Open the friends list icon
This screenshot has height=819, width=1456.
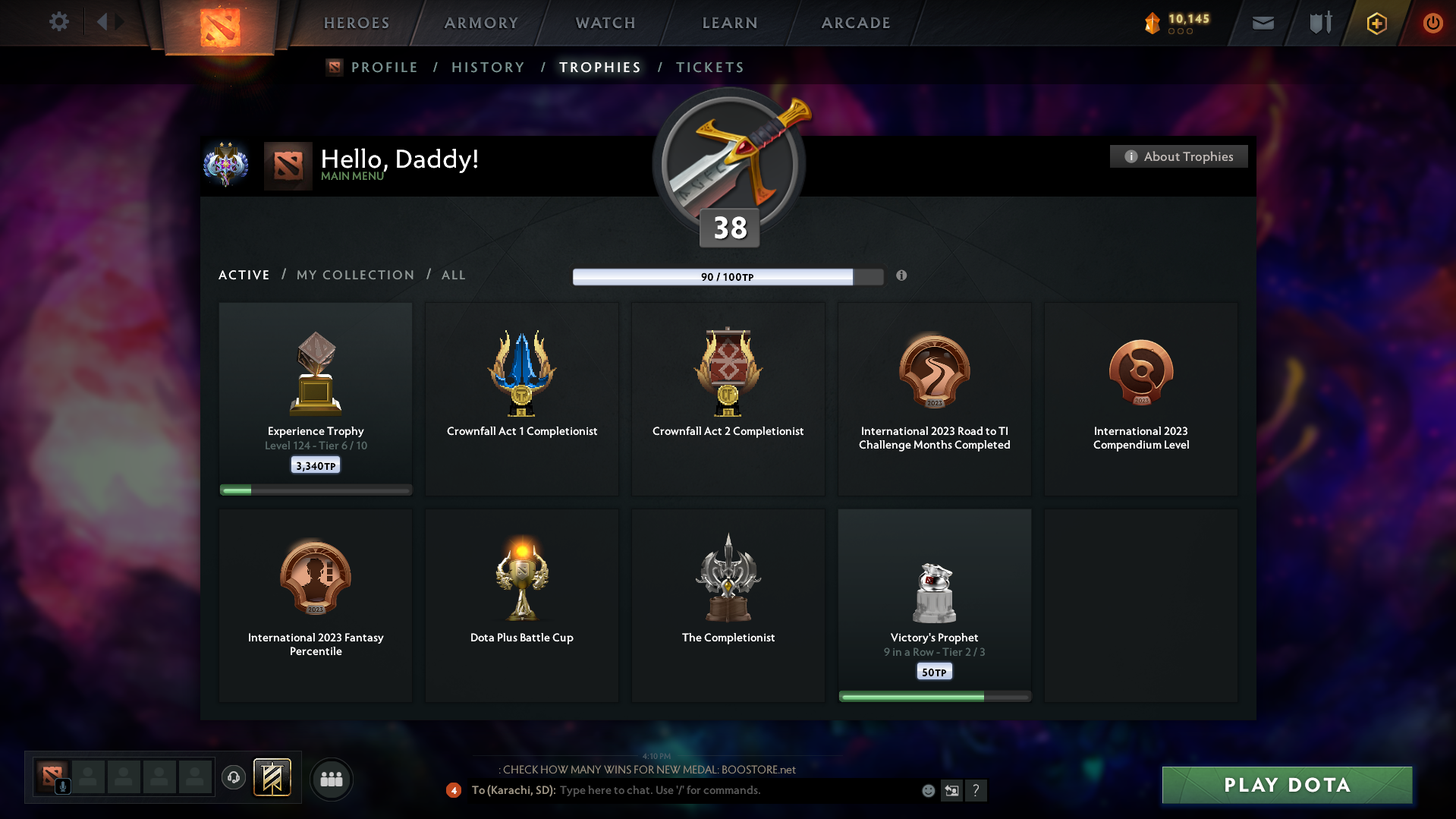pyautogui.click(x=332, y=779)
